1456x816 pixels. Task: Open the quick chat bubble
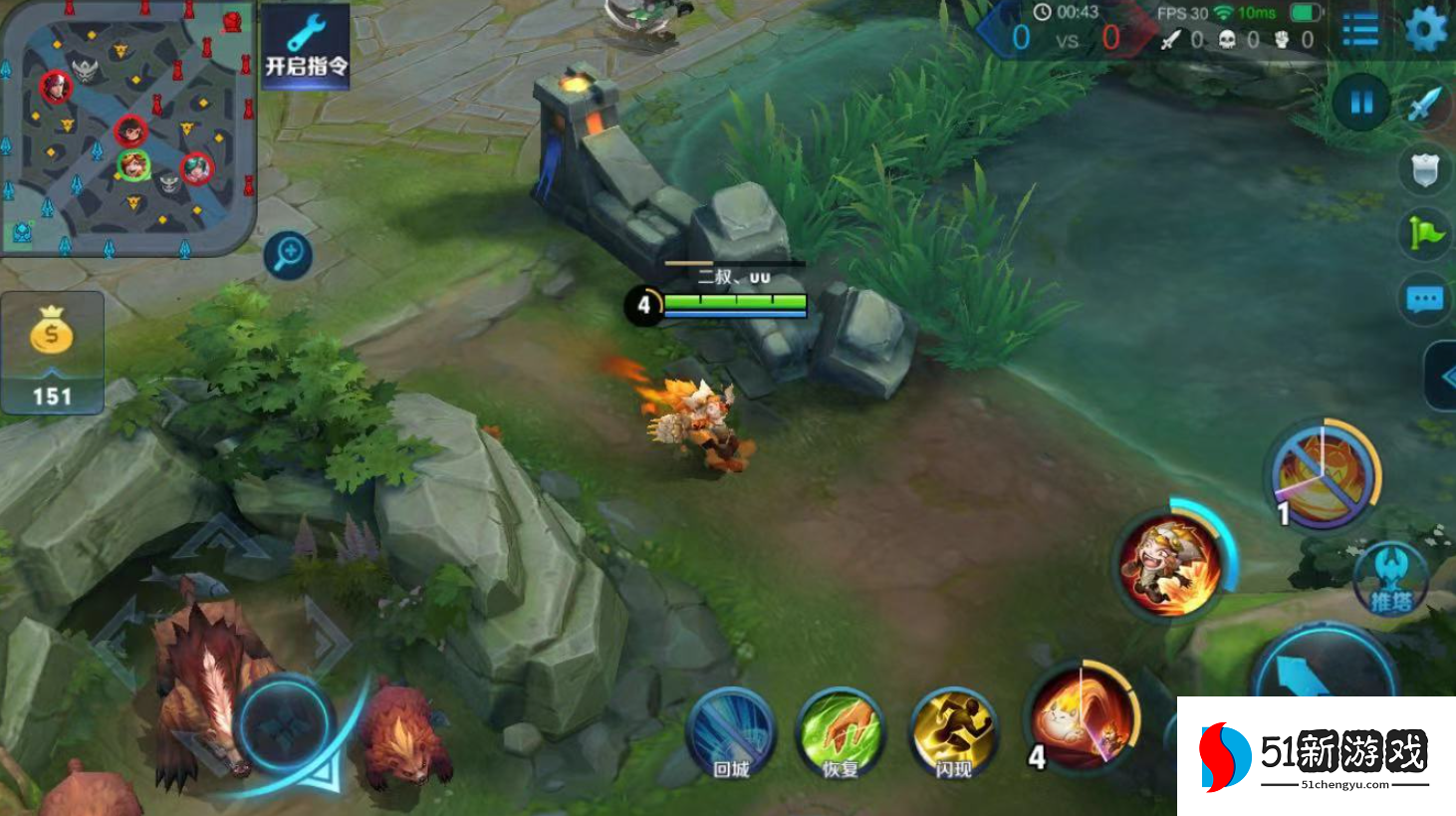[x=1425, y=299]
